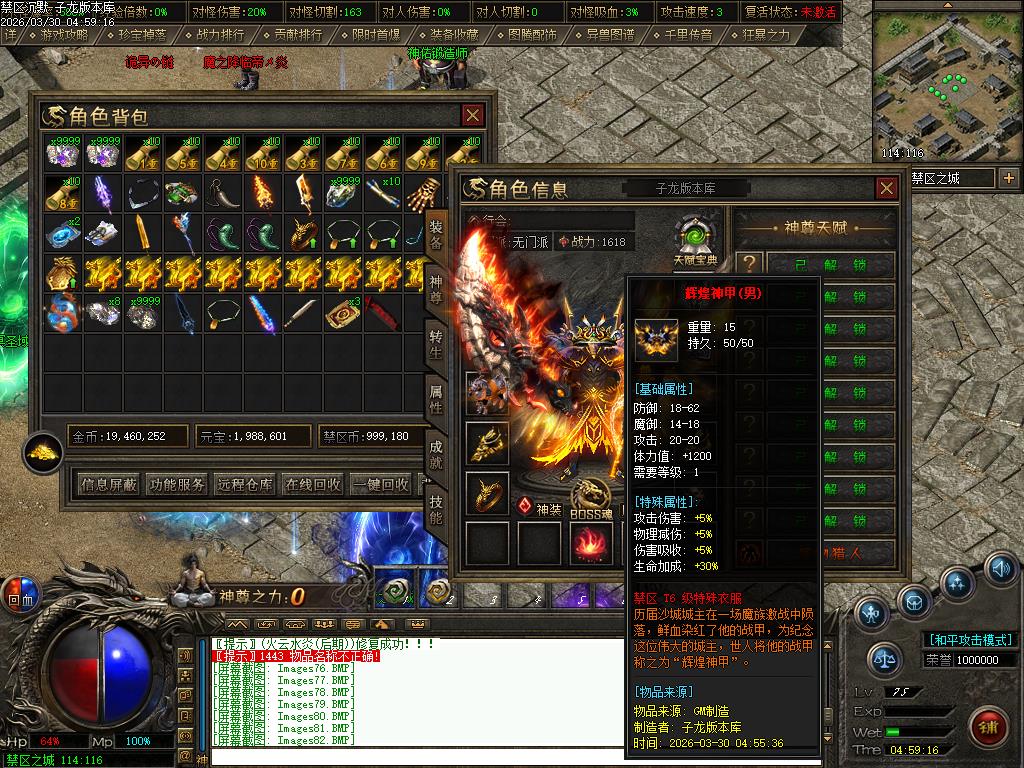Click the gold ingot icon beside the bag

coord(43,452)
